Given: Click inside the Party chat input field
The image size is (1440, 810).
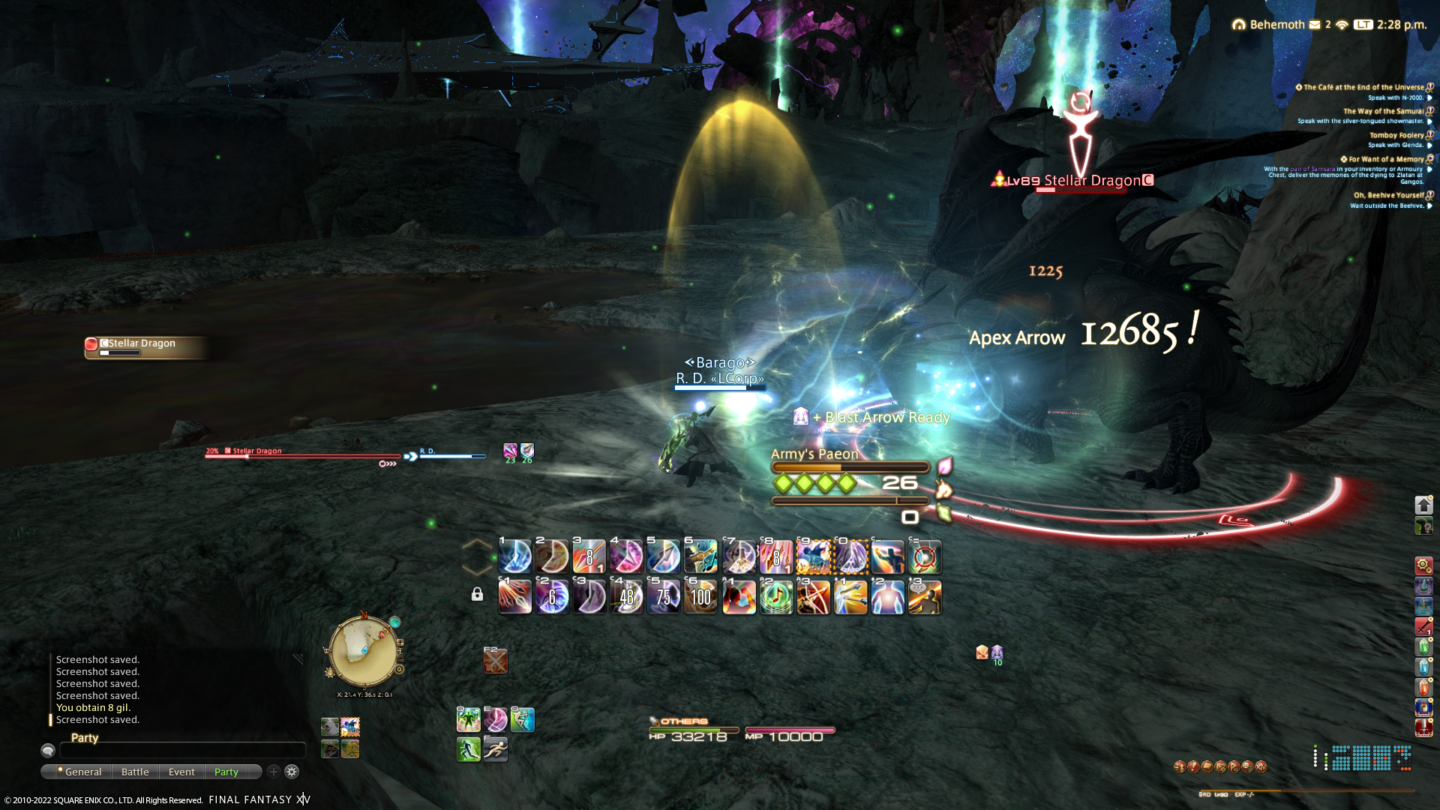Looking at the screenshot, I should click(180, 750).
